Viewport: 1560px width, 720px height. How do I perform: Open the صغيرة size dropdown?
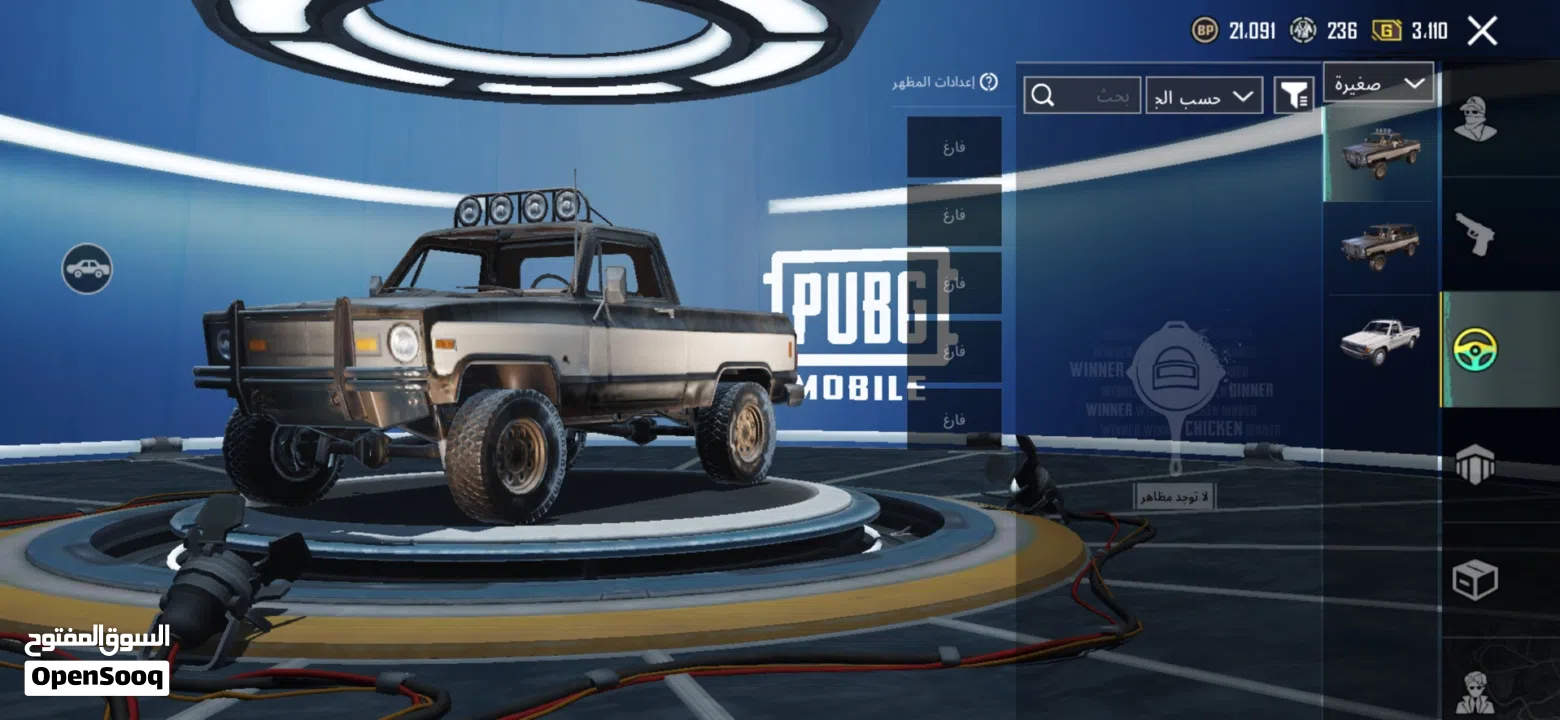pos(1378,84)
